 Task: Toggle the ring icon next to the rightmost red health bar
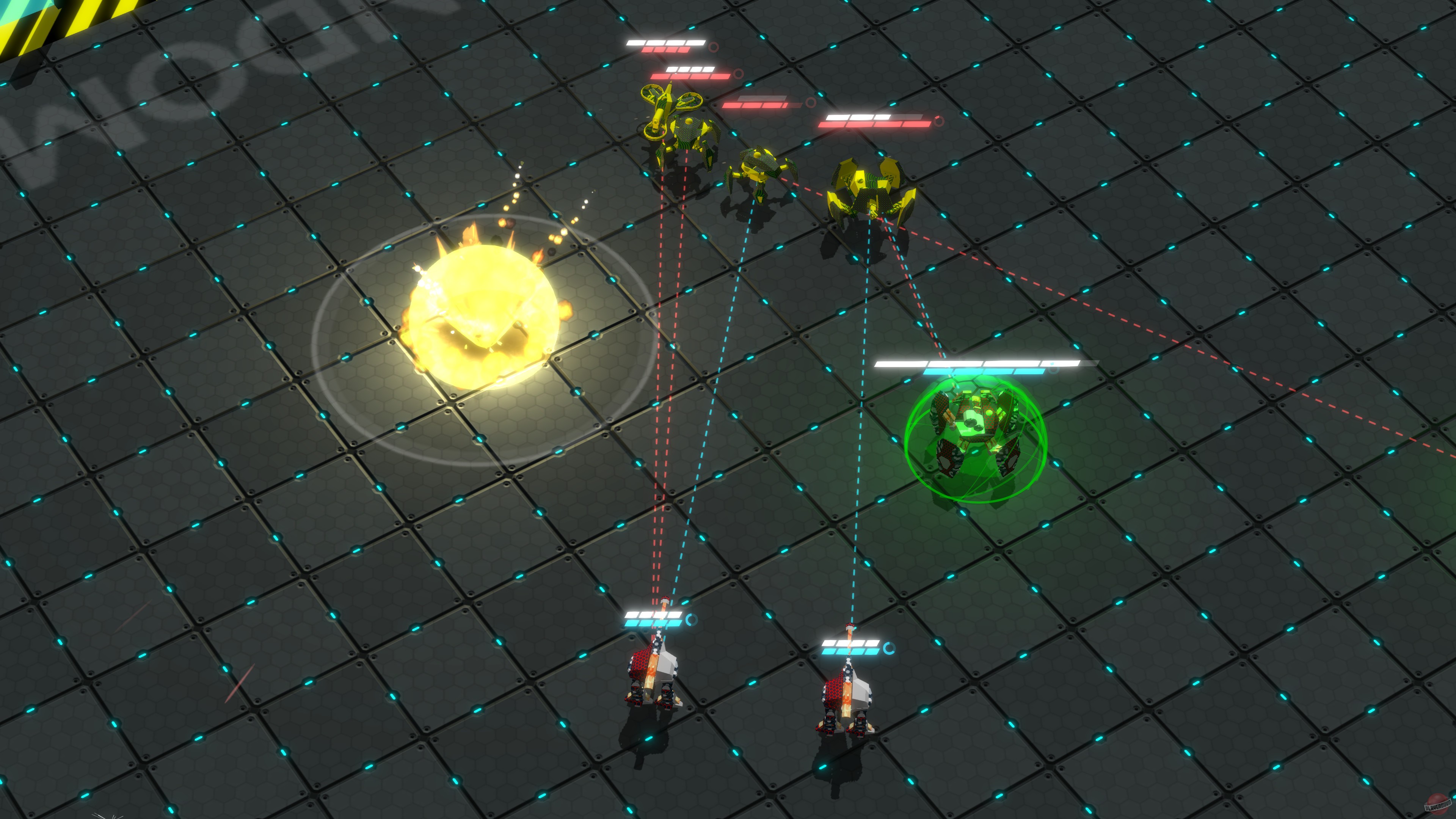coord(938,121)
